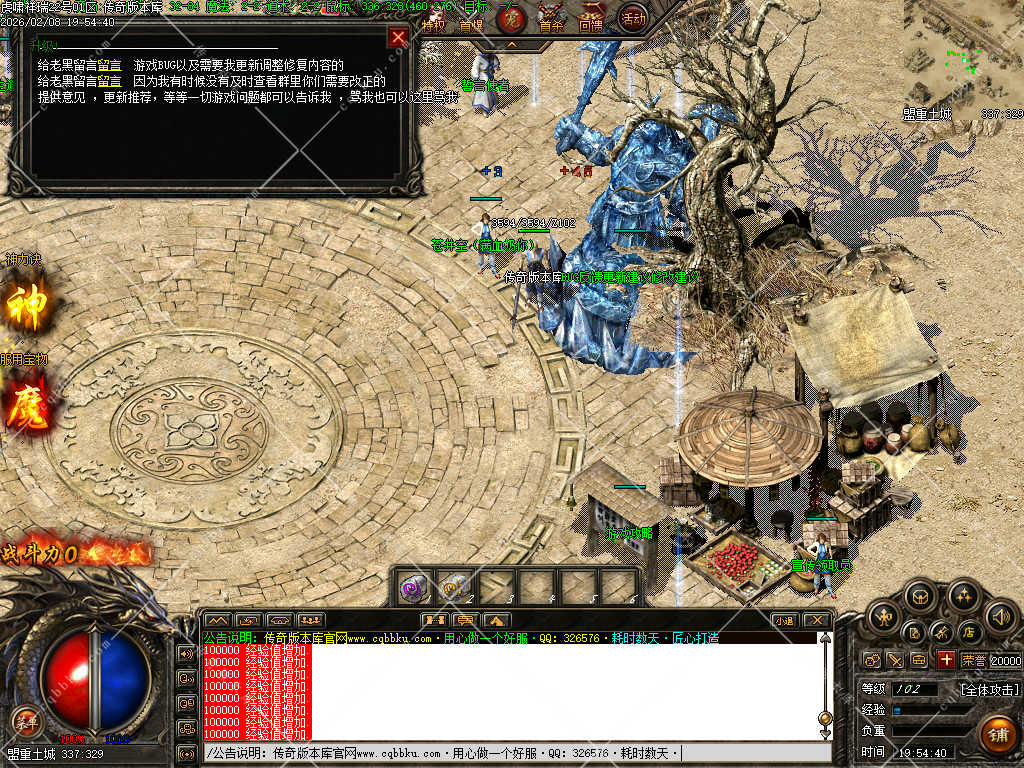
Task: Open the 活动 events button
Action: 632,18
